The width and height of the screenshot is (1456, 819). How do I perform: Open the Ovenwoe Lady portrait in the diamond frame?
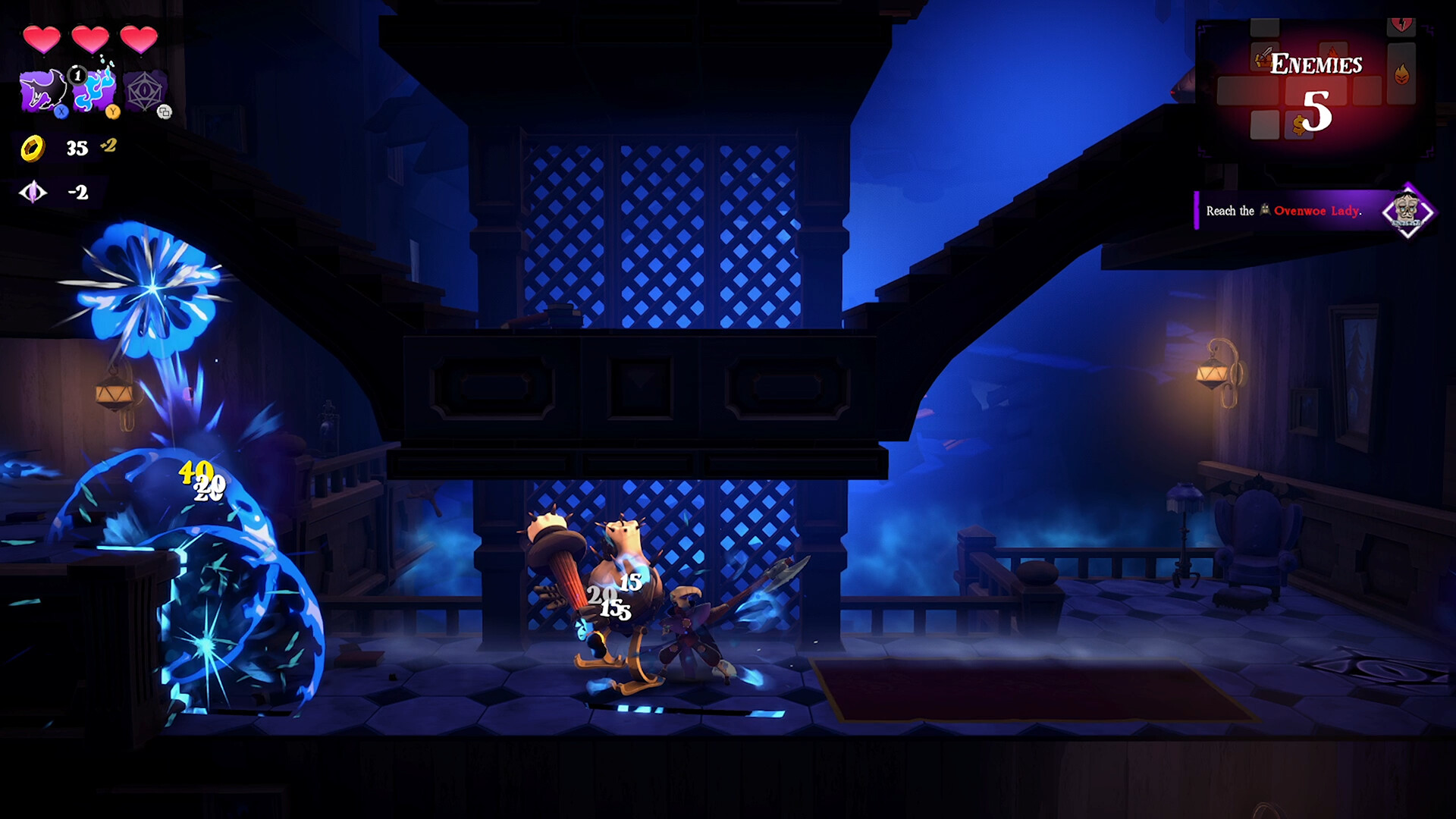(1407, 210)
